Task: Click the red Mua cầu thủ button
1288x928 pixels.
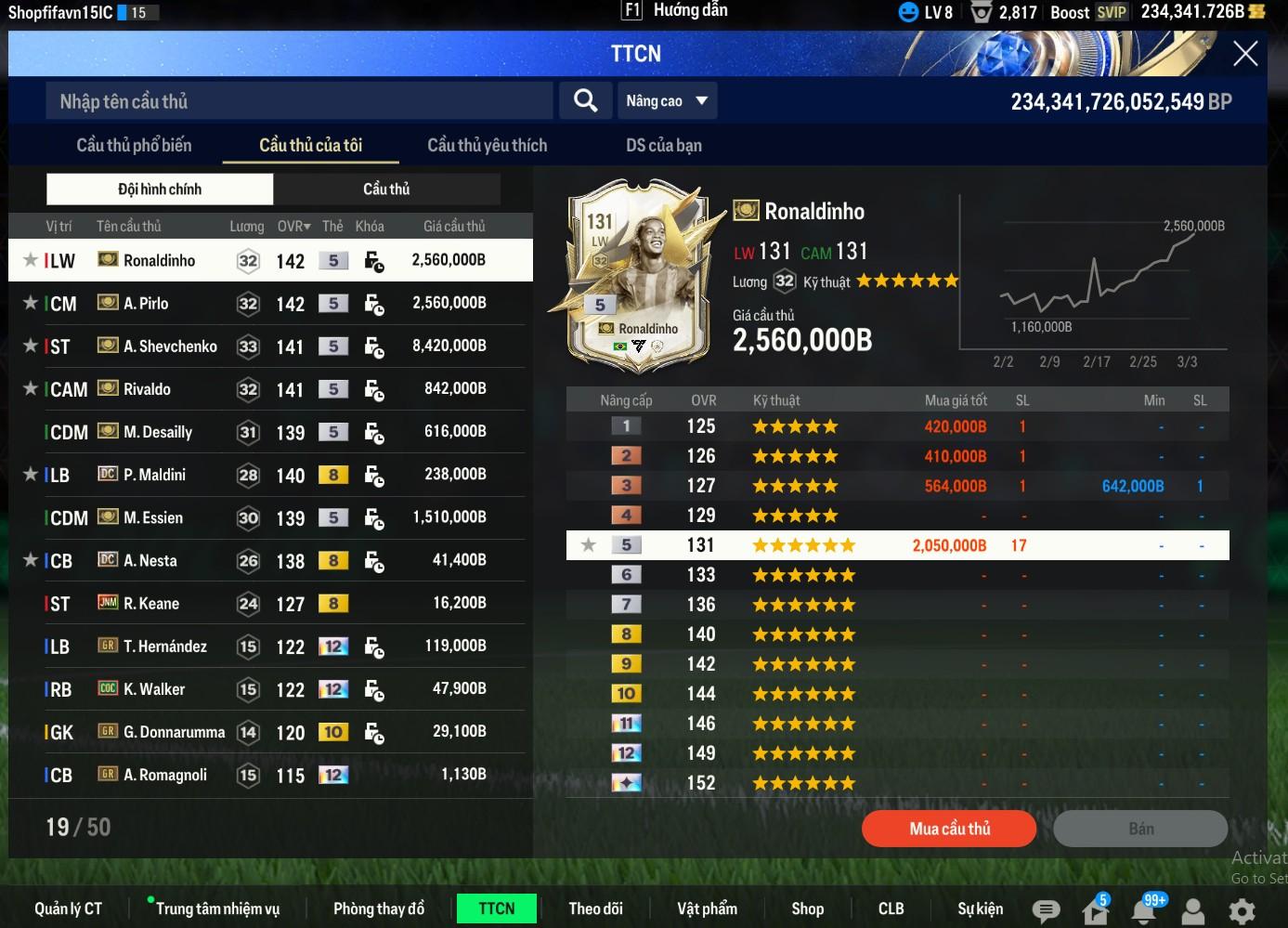Action: tap(948, 829)
